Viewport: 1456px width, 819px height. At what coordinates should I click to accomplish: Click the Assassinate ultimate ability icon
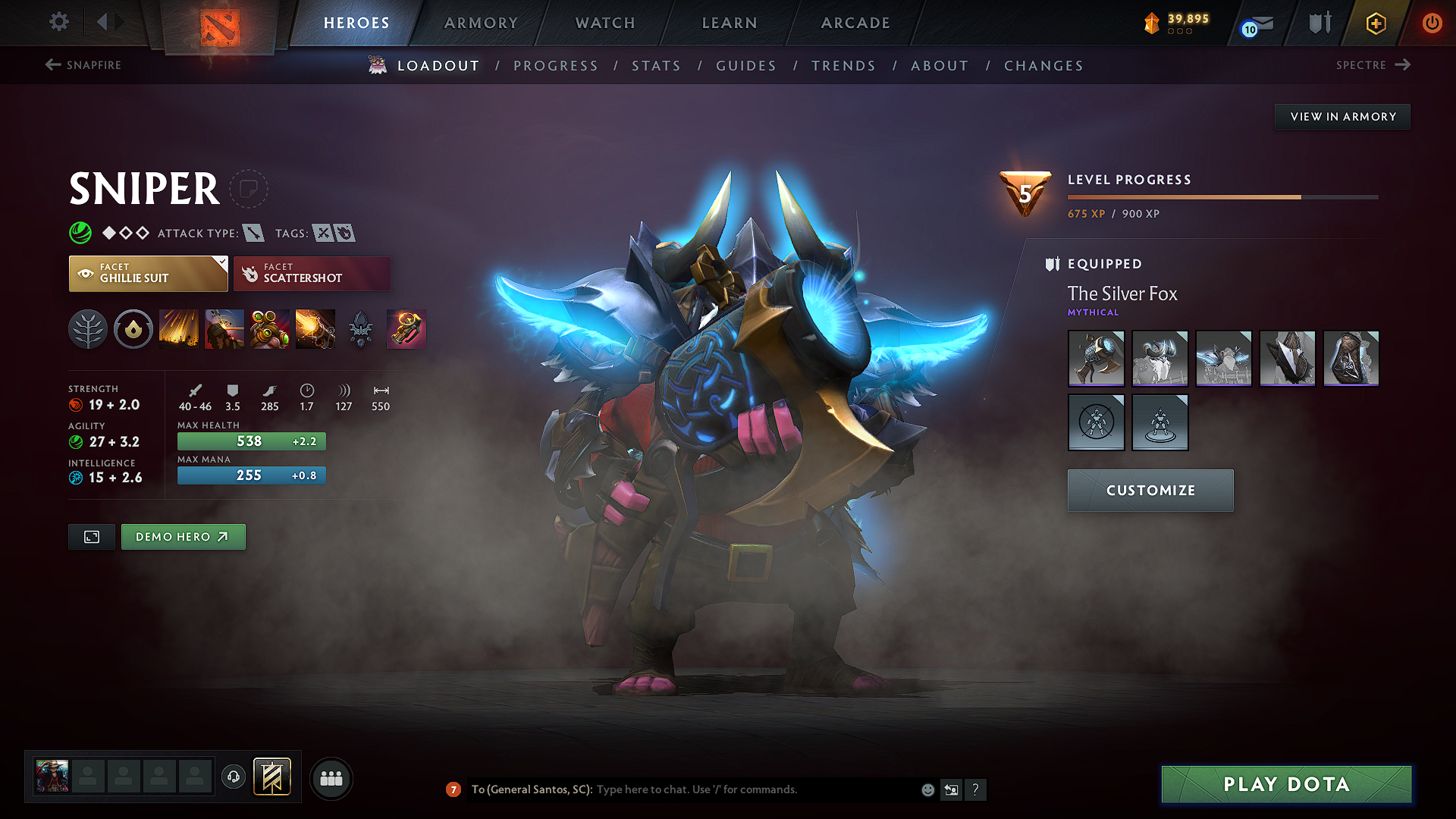click(315, 329)
